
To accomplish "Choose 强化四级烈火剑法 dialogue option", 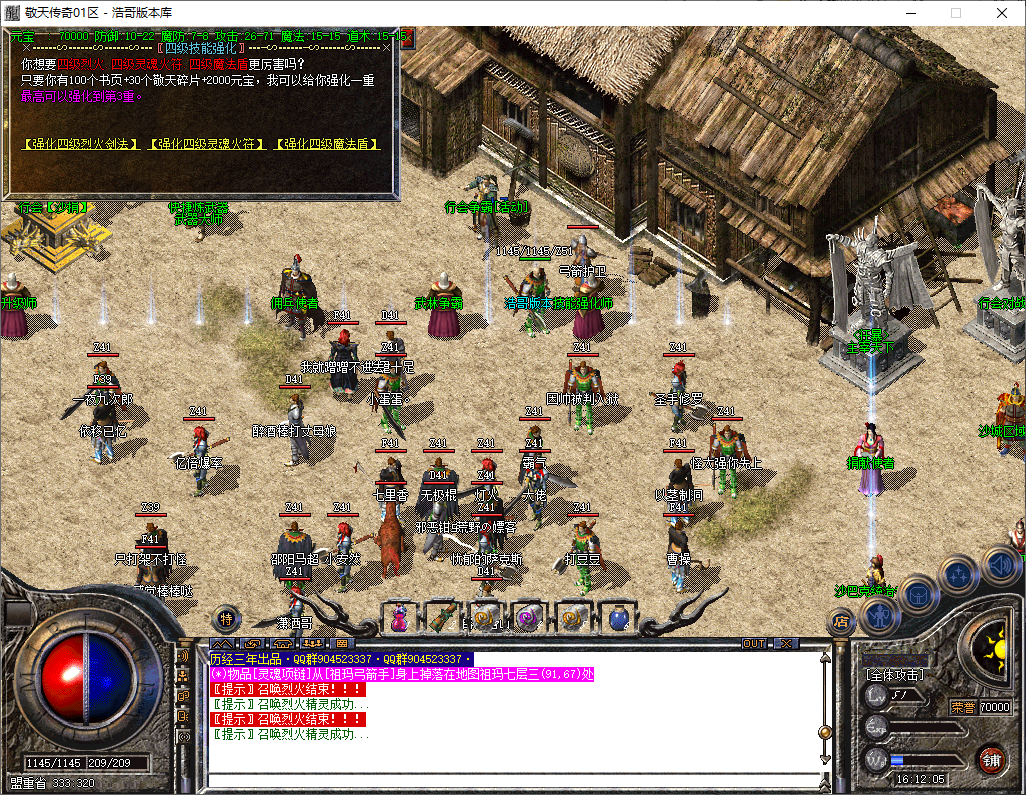I will (81, 144).
